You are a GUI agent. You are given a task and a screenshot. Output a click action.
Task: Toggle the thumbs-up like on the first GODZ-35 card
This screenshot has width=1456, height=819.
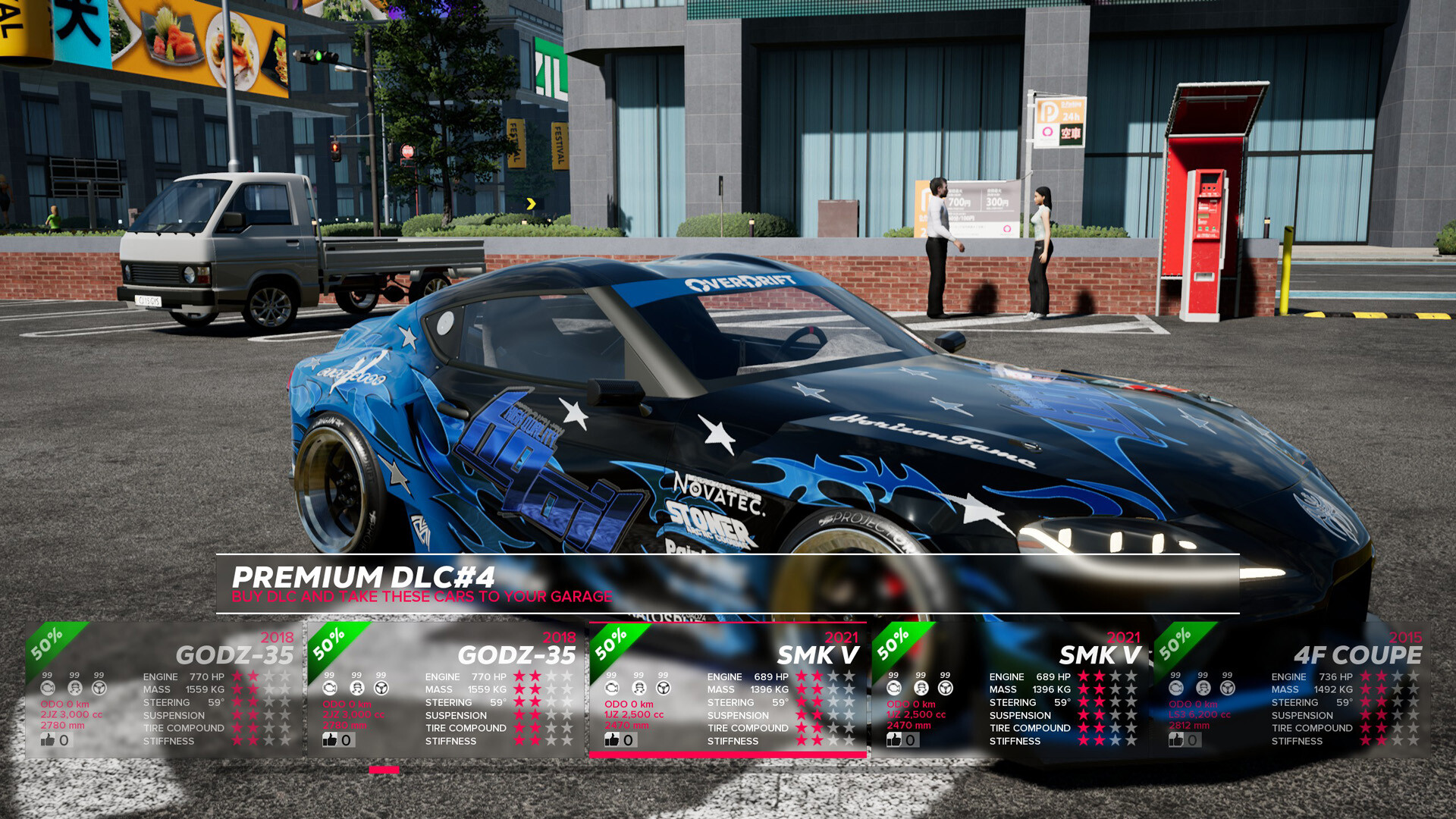point(47,739)
